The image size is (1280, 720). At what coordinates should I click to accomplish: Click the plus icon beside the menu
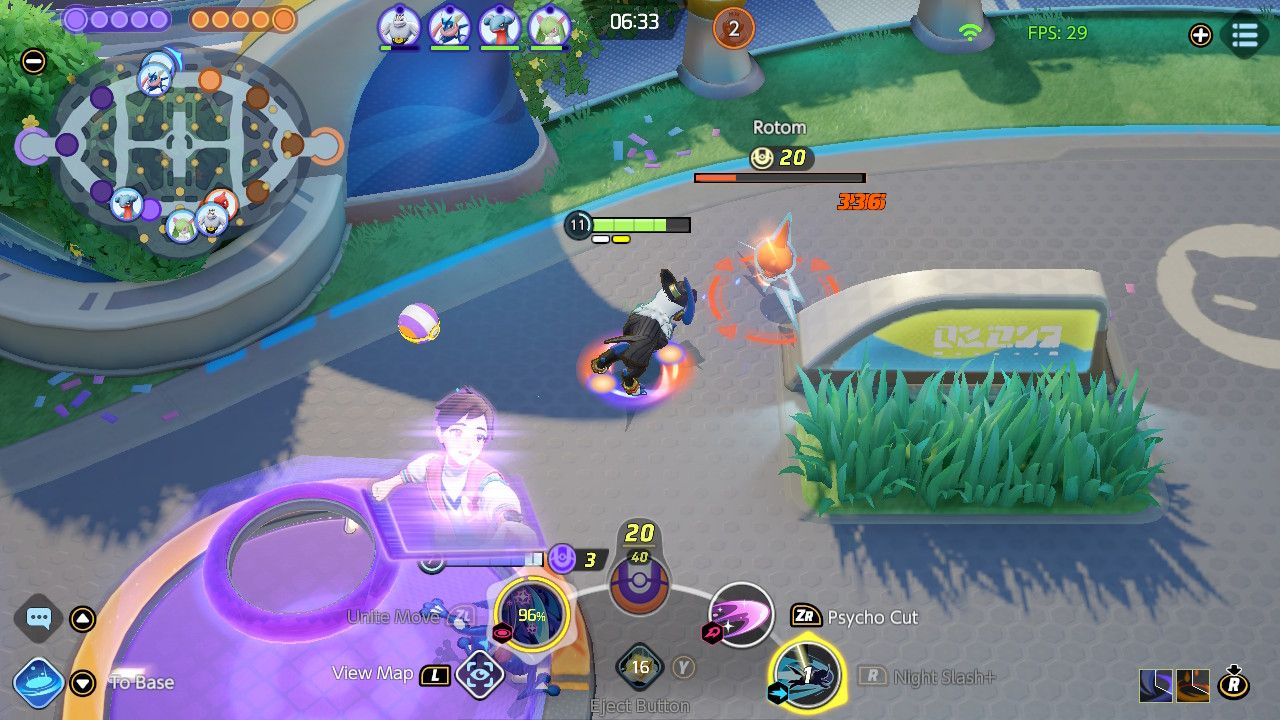click(1200, 35)
